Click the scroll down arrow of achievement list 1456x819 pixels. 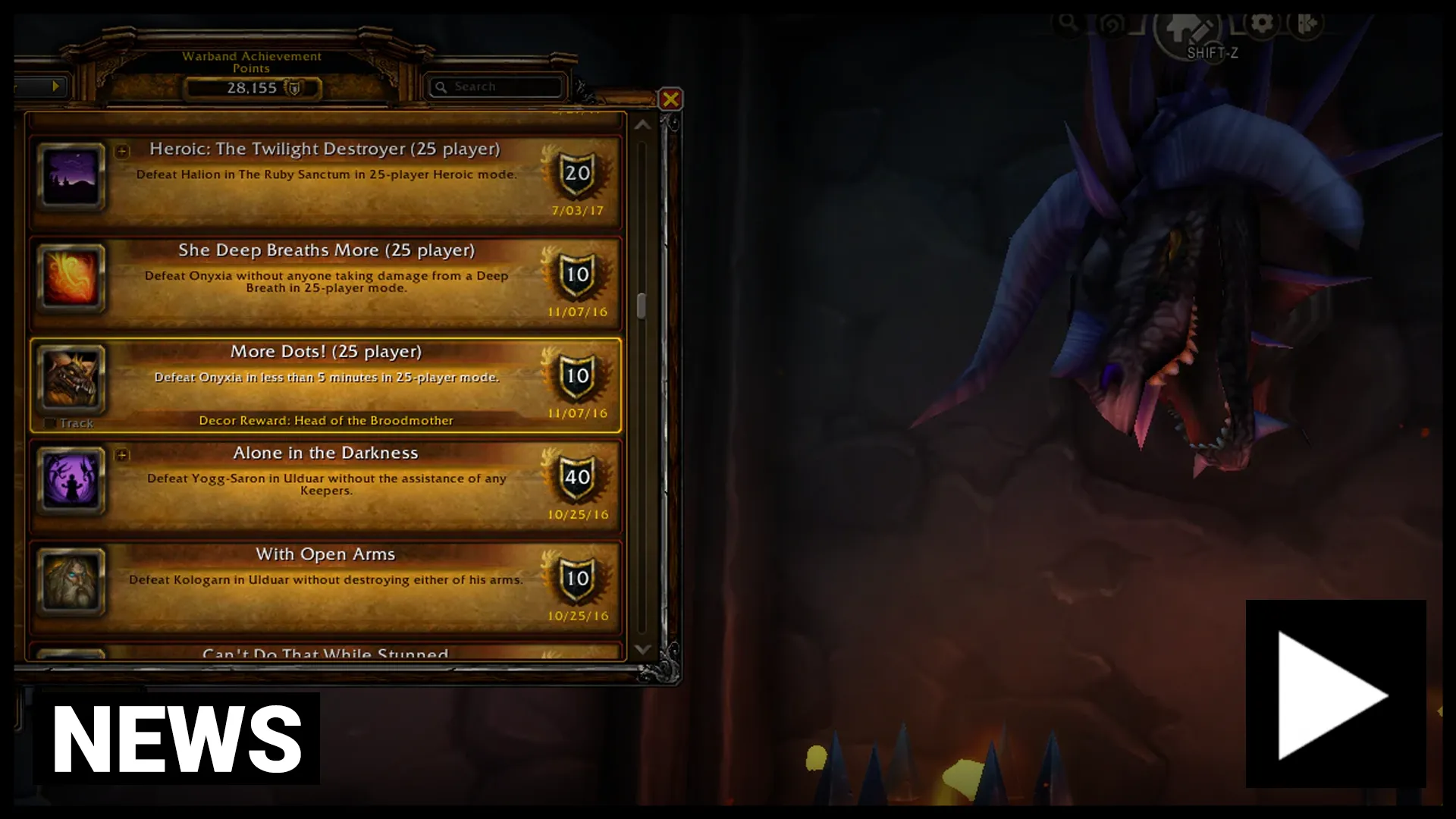coord(642,649)
